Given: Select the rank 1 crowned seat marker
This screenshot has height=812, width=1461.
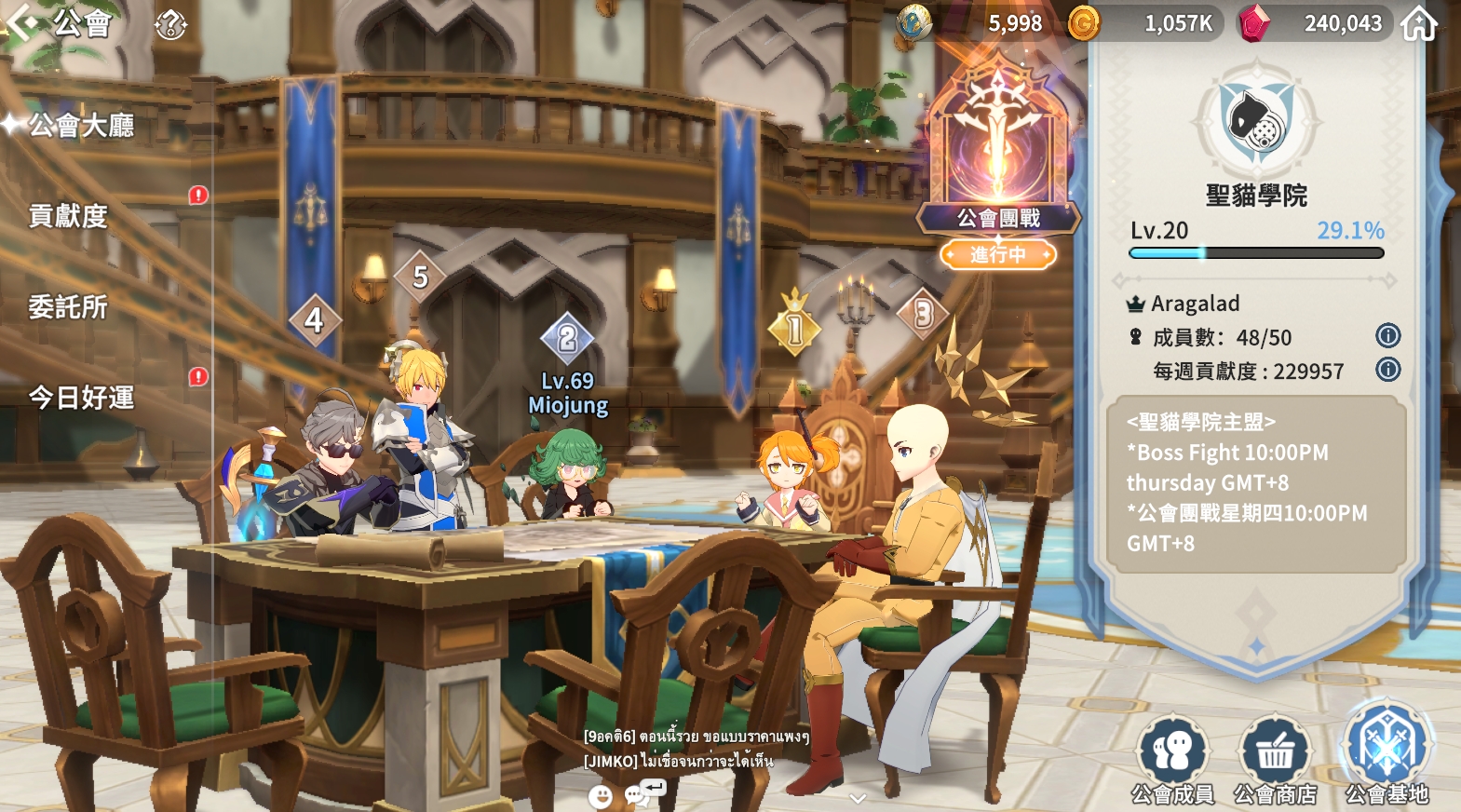Looking at the screenshot, I should pos(794,327).
